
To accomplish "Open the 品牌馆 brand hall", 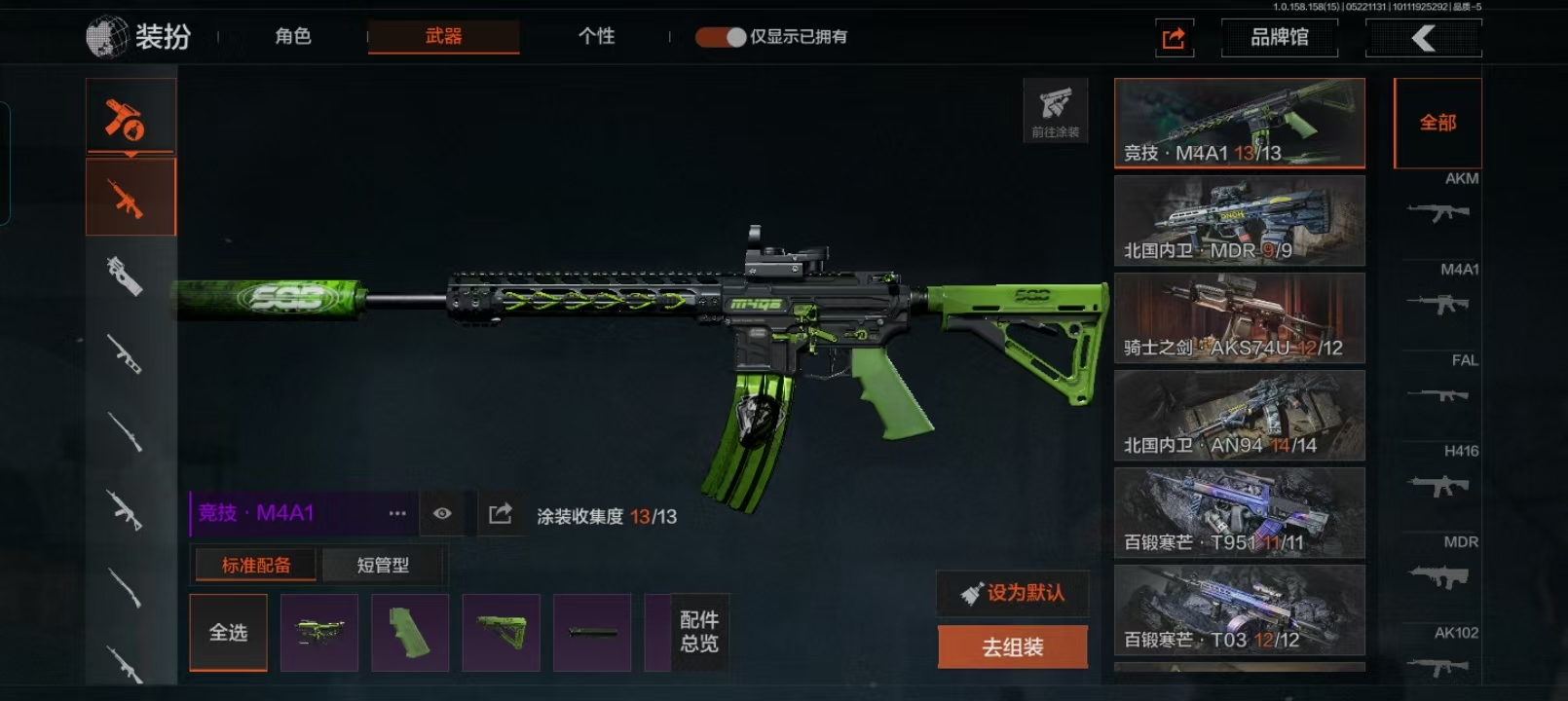I will coord(1279,38).
